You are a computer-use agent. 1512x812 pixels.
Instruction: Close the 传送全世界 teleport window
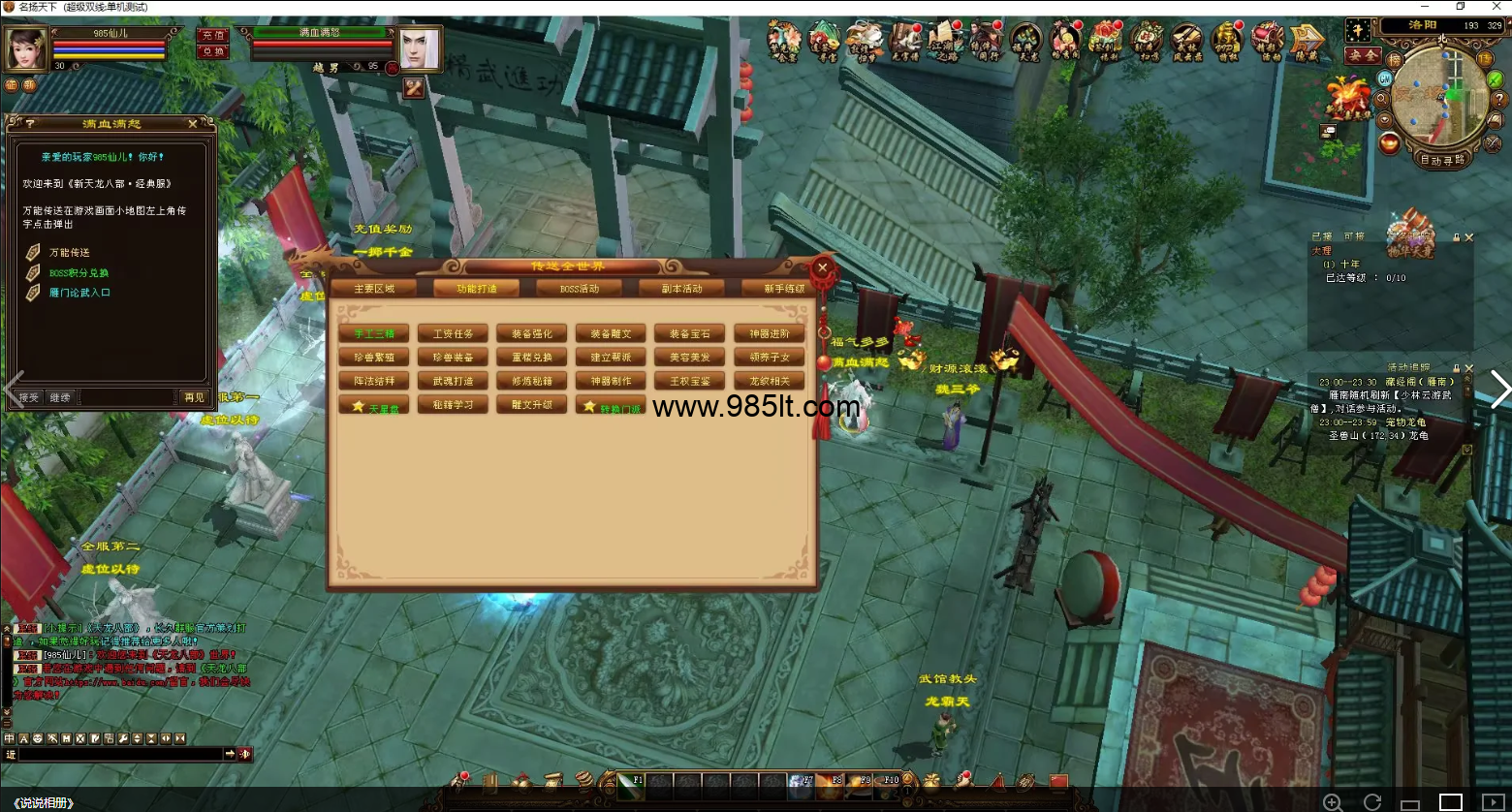(x=823, y=268)
